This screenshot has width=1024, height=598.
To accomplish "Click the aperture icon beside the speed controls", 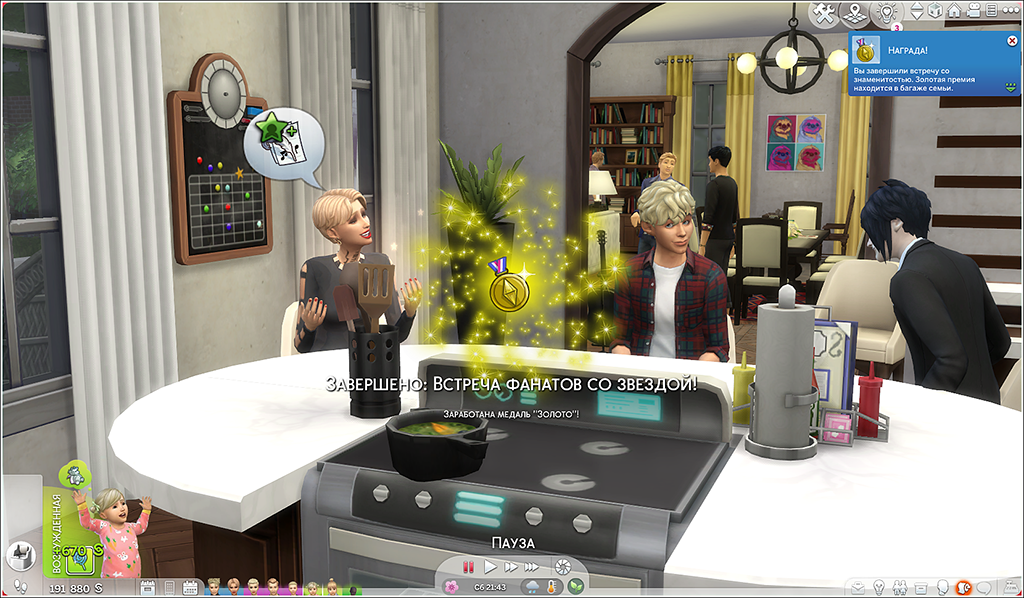I will tap(563, 566).
